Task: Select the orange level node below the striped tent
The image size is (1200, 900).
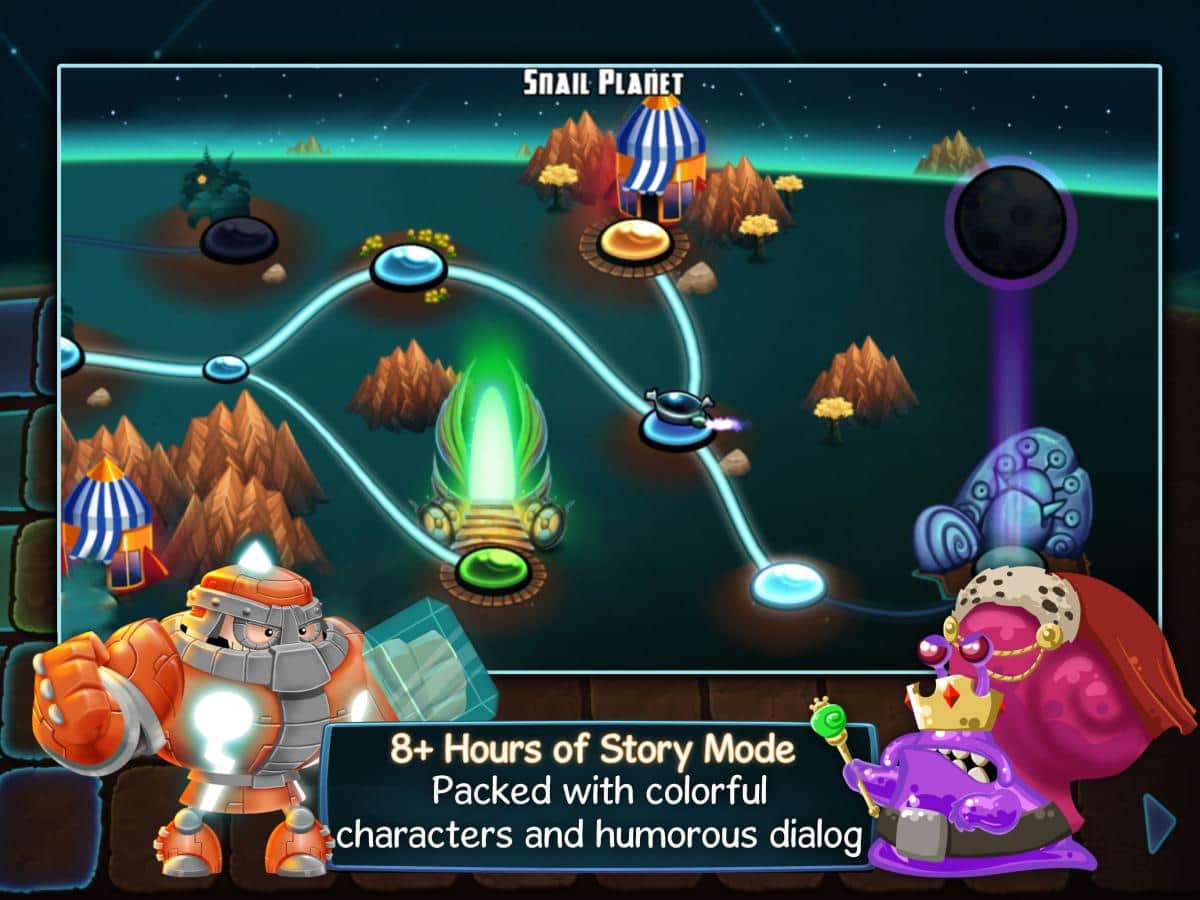Action: [634, 241]
